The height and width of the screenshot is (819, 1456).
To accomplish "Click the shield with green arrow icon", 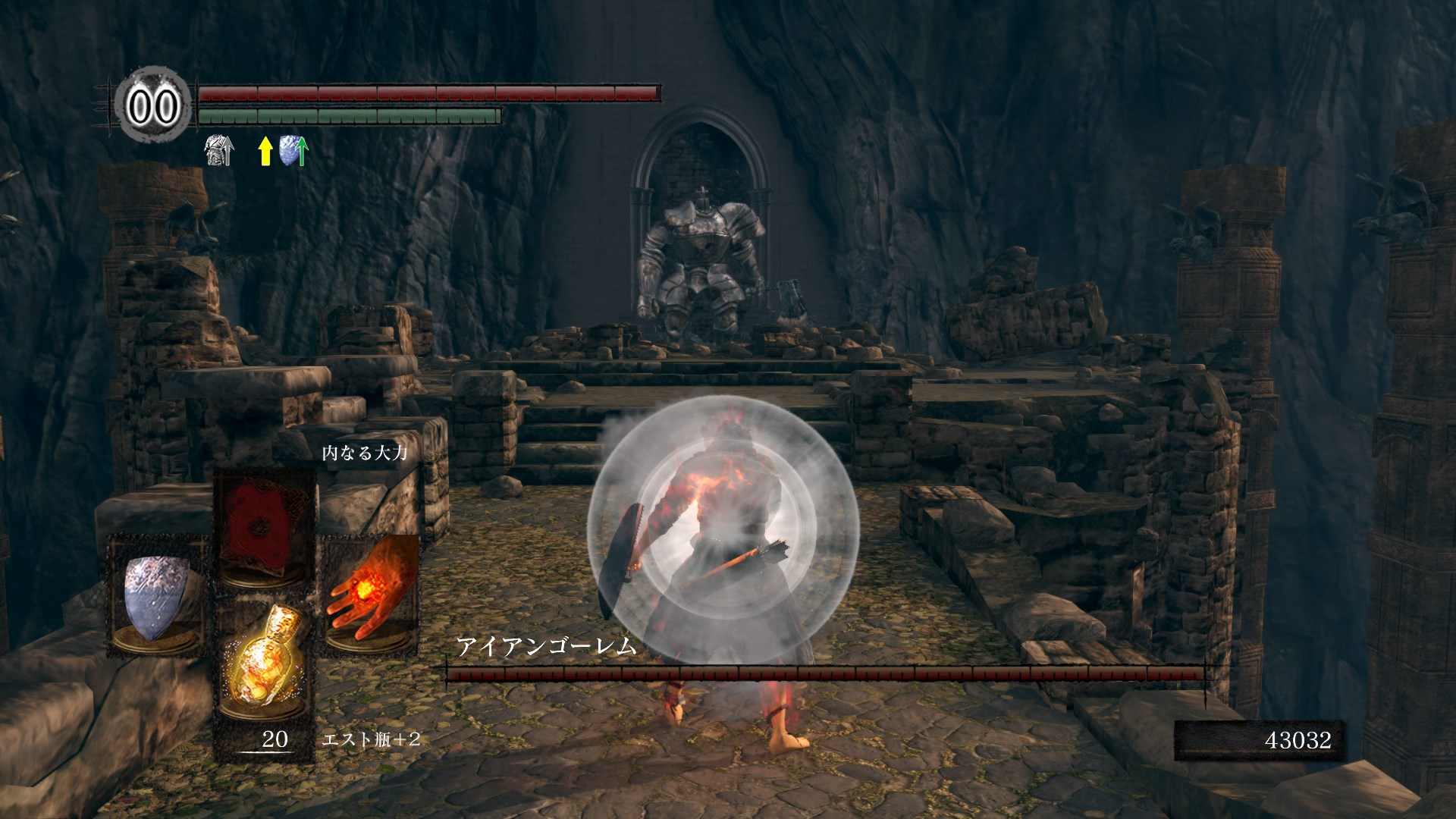I will click(x=293, y=151).
